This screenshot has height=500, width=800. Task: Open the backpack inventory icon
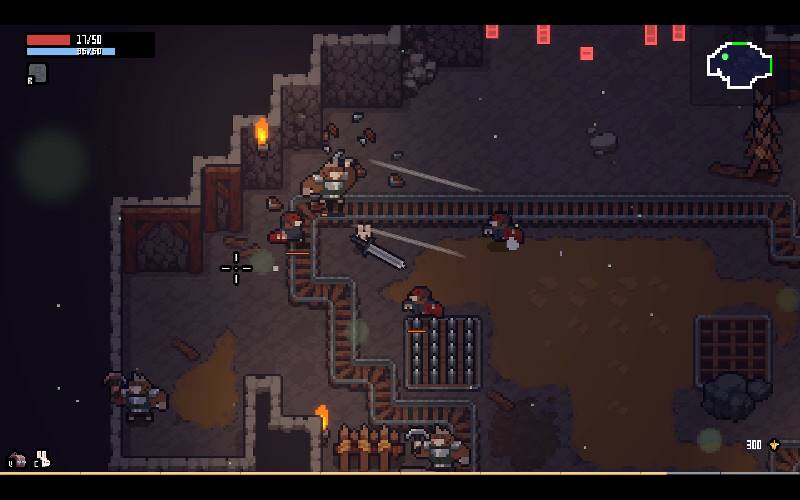[17, 460]
